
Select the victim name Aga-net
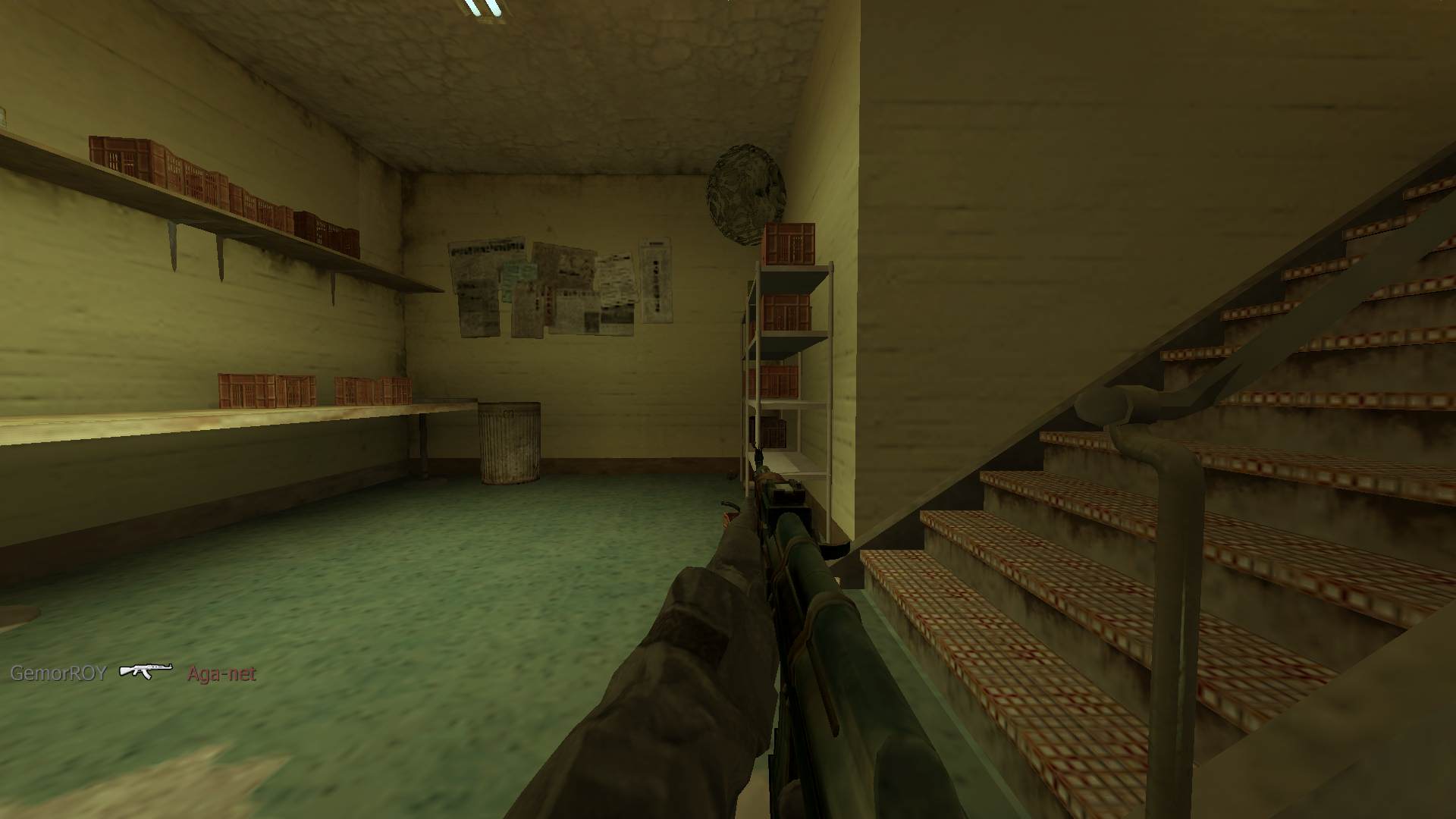coord(221,673)
